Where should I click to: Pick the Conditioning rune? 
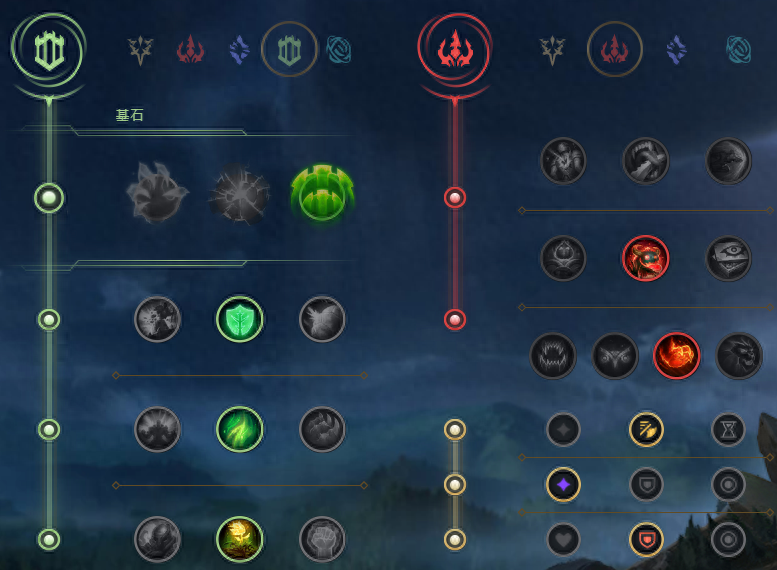[x=158, y=429]
